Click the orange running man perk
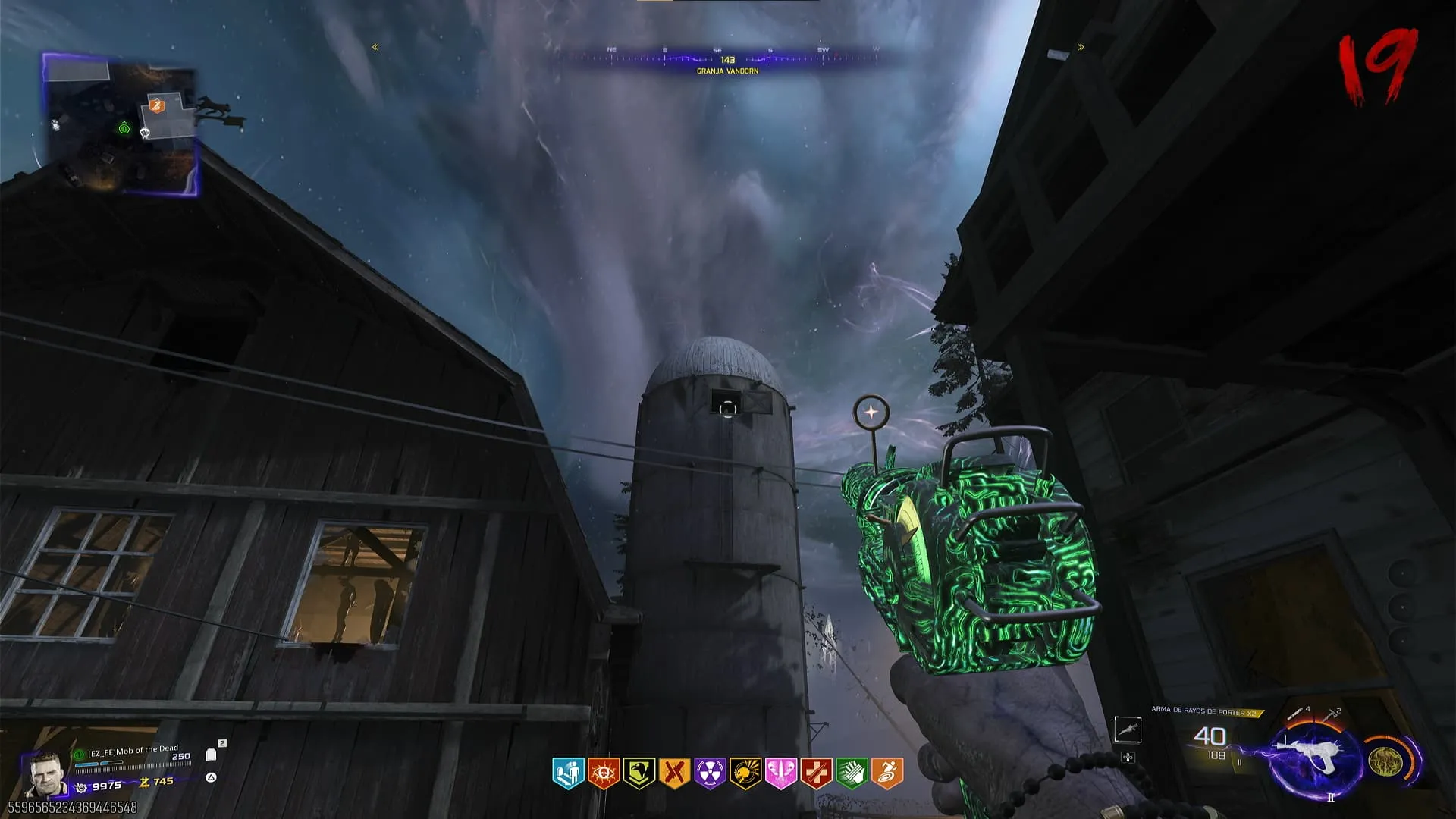The width and height of the screenshot is (1456, 819). pos(887,773)
